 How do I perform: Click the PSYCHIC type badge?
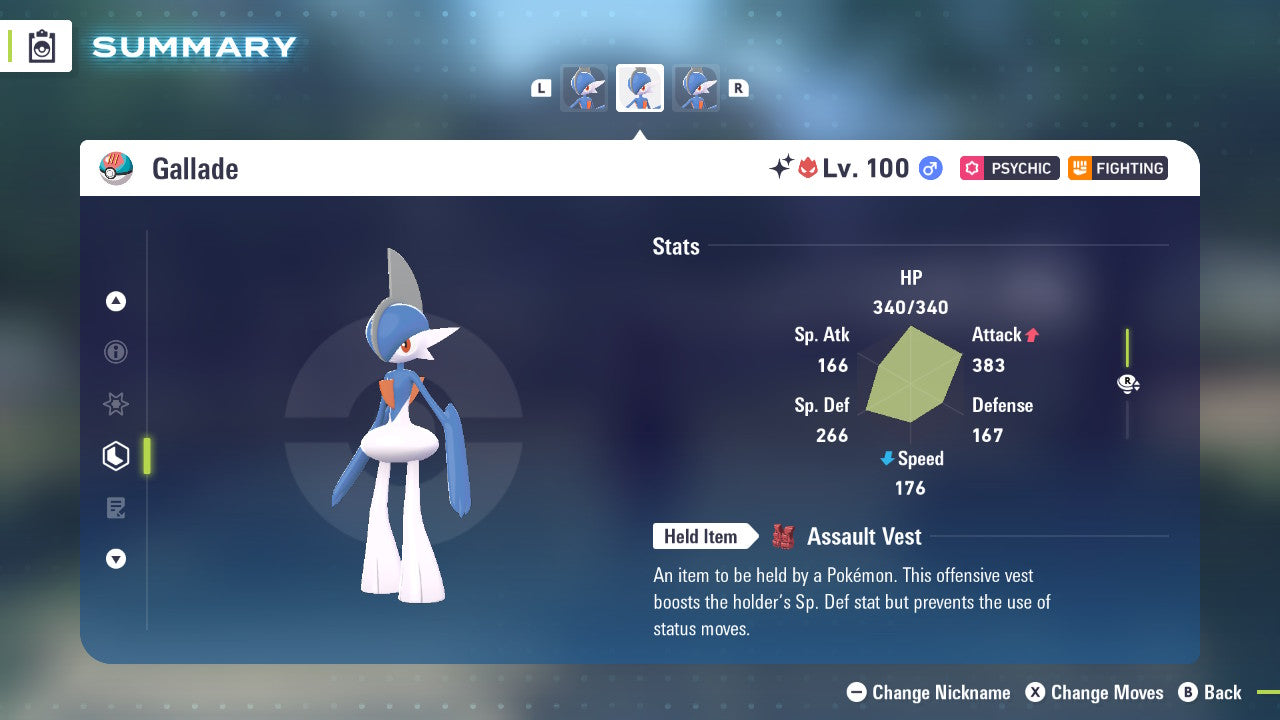(1009, 168)
